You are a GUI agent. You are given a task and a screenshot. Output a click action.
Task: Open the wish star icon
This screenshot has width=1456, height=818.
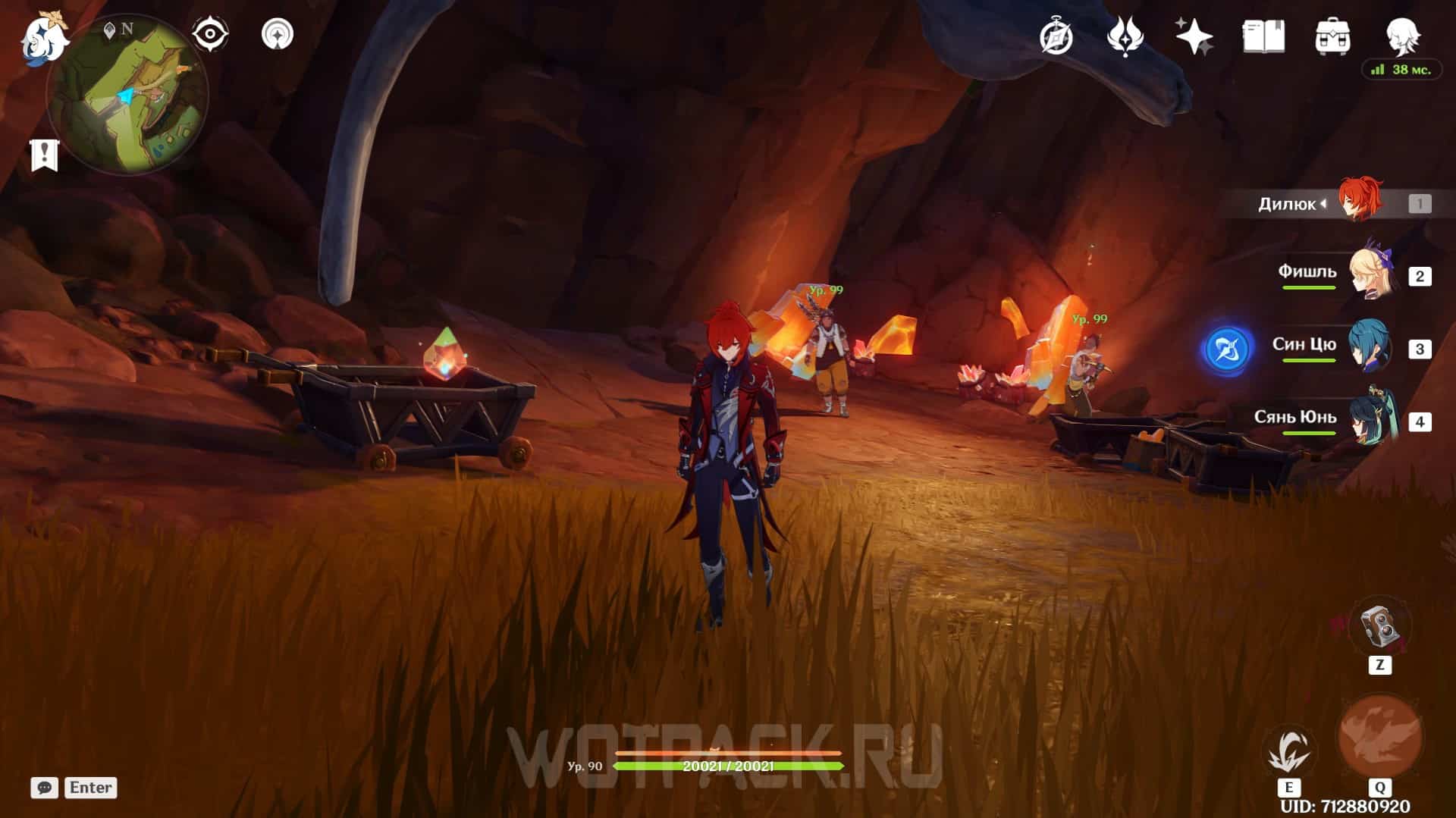click(x=1194, y=36)
